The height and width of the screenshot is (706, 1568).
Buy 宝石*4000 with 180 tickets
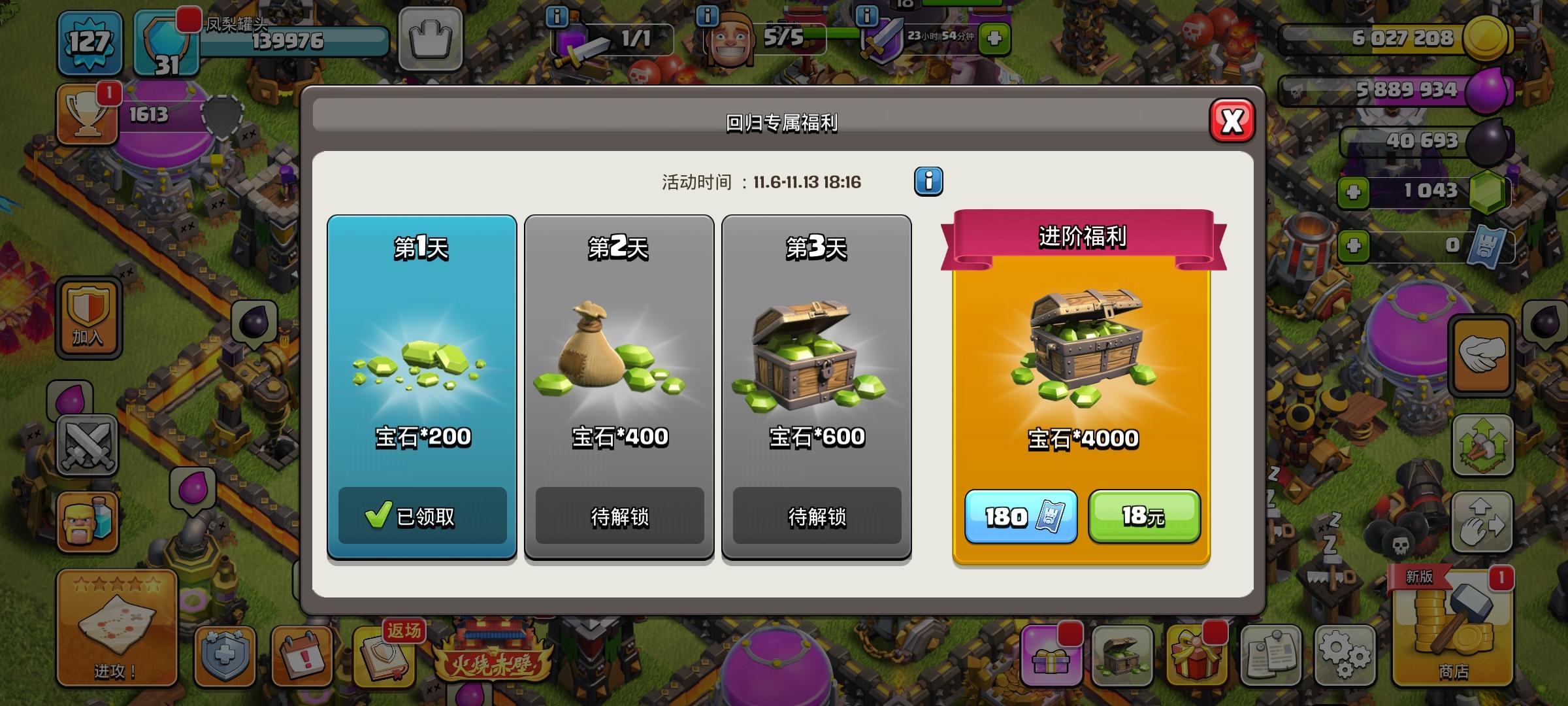pyautogui.click(x=1021, y=516)
